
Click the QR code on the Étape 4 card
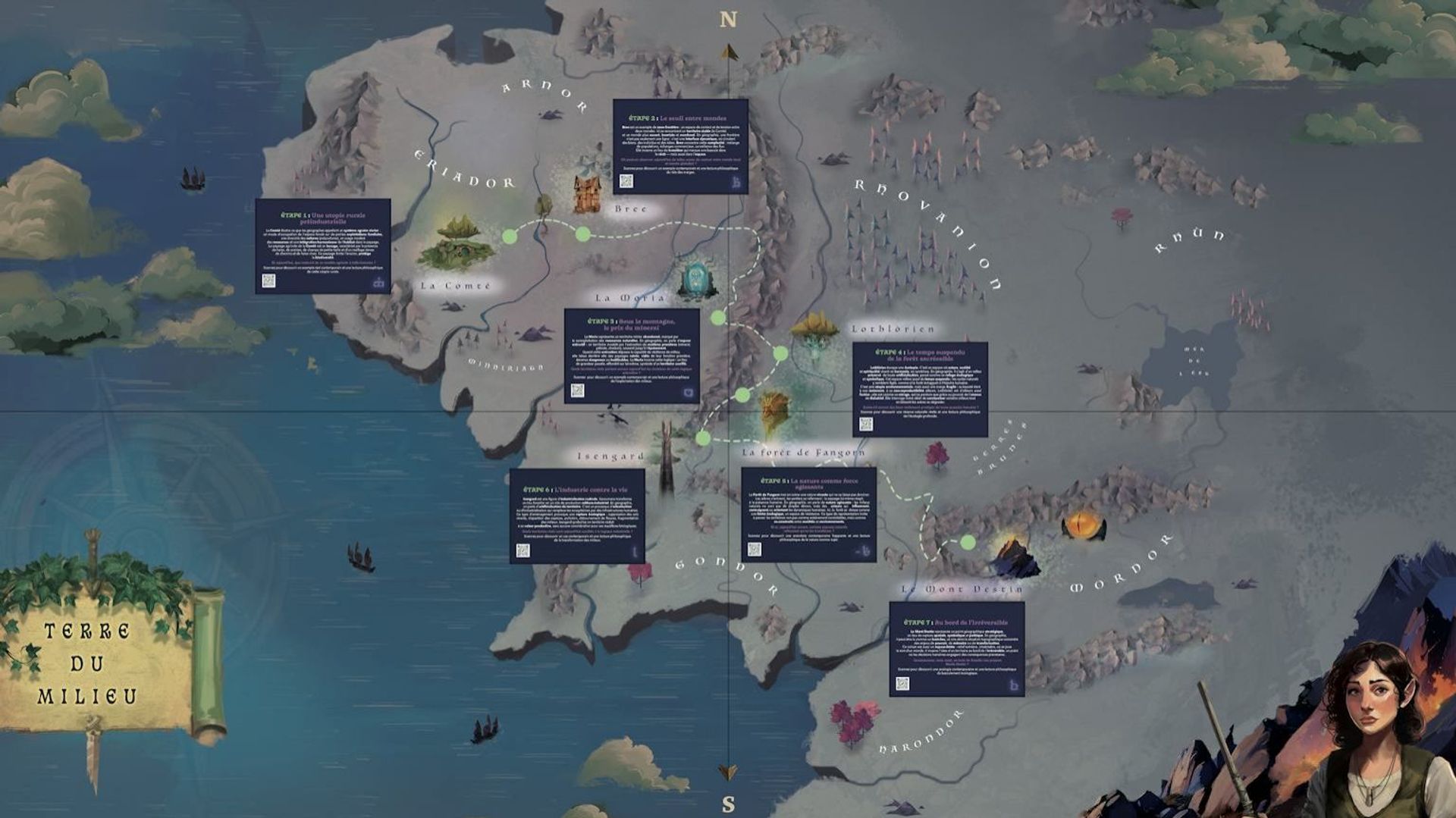click(866, 424)
